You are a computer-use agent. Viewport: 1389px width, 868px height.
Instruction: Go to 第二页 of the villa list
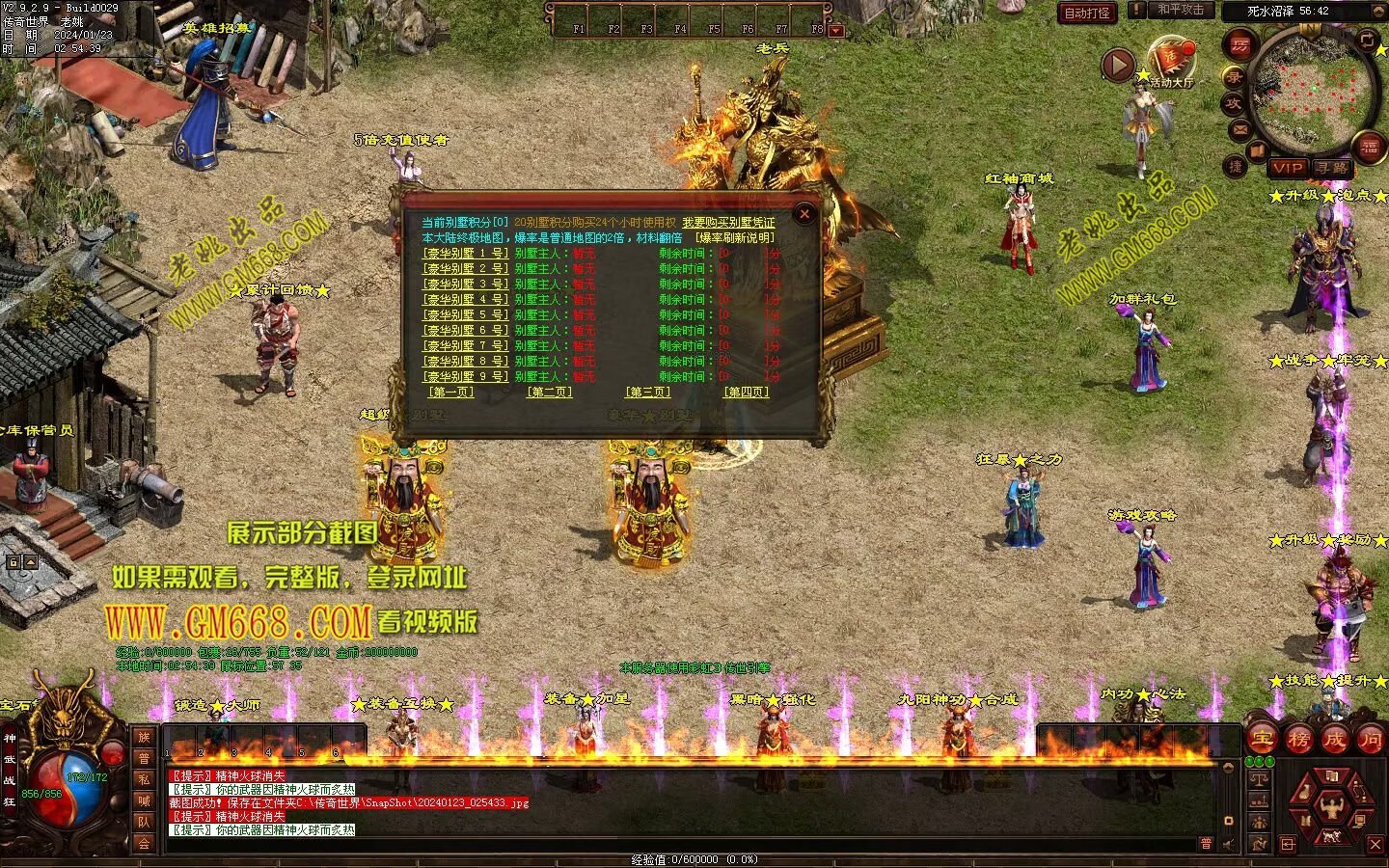click(549, 393)
